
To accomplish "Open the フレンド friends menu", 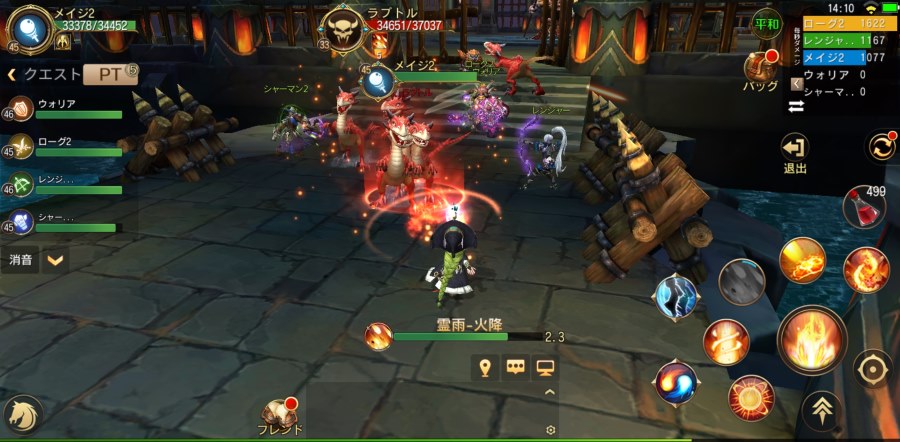I will point(281,417).
